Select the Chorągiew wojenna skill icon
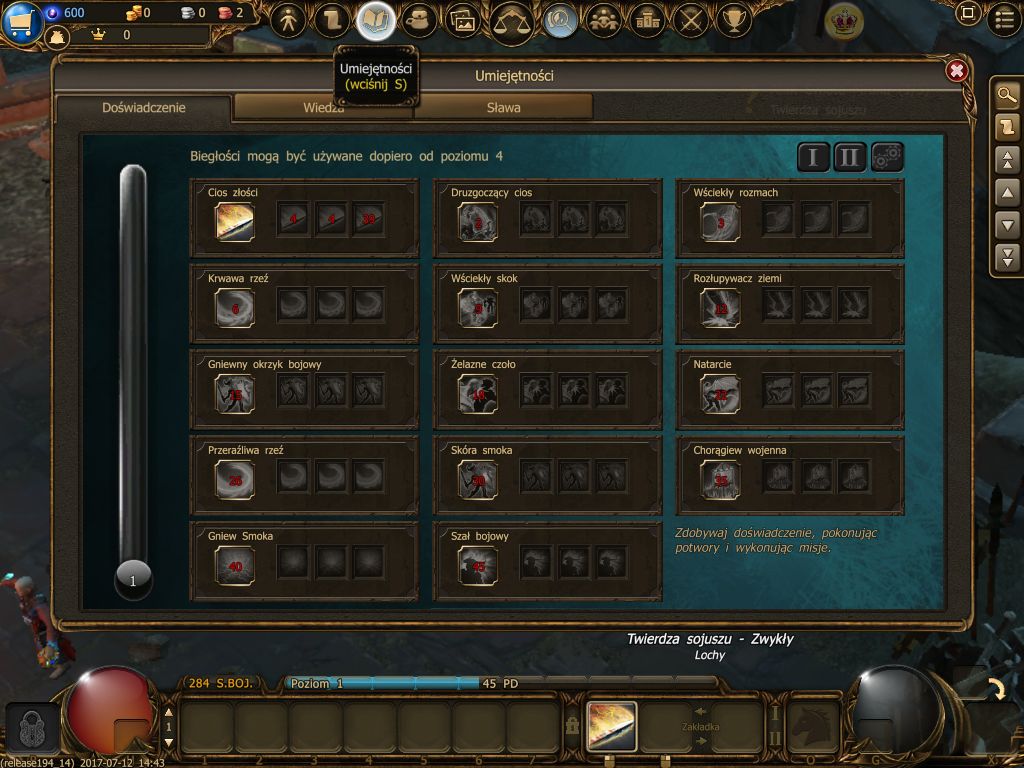 pyautogui.click(x=720, y=480)
